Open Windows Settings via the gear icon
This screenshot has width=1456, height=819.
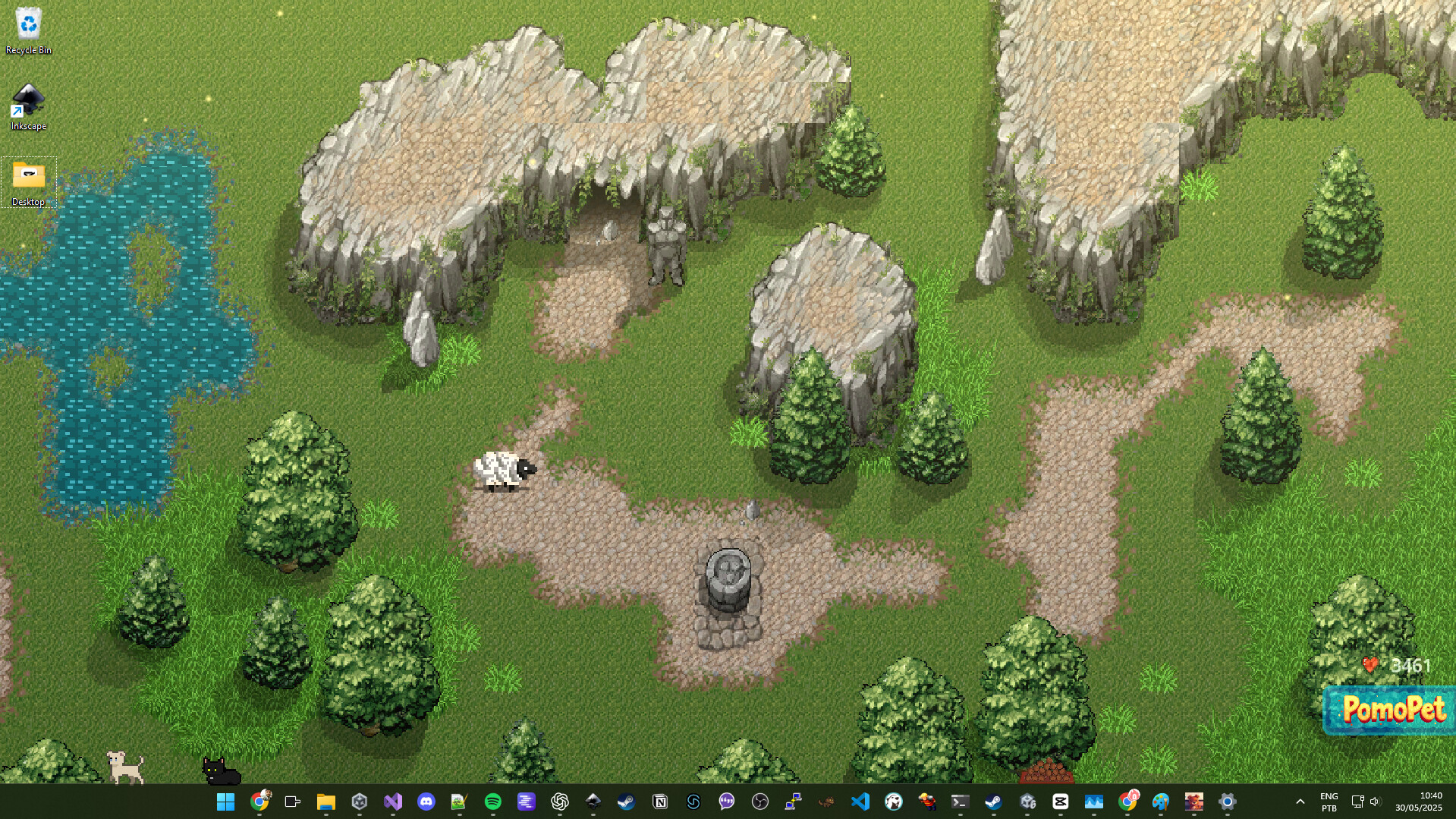(1227, 802)
